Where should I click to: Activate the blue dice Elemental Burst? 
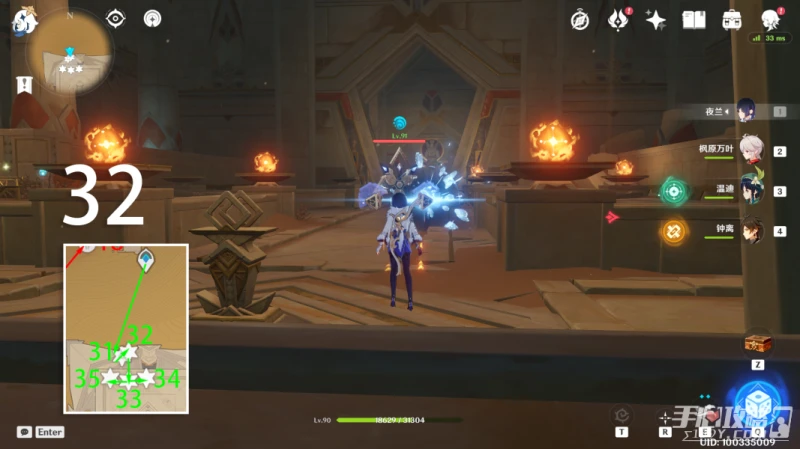[756, 404]
